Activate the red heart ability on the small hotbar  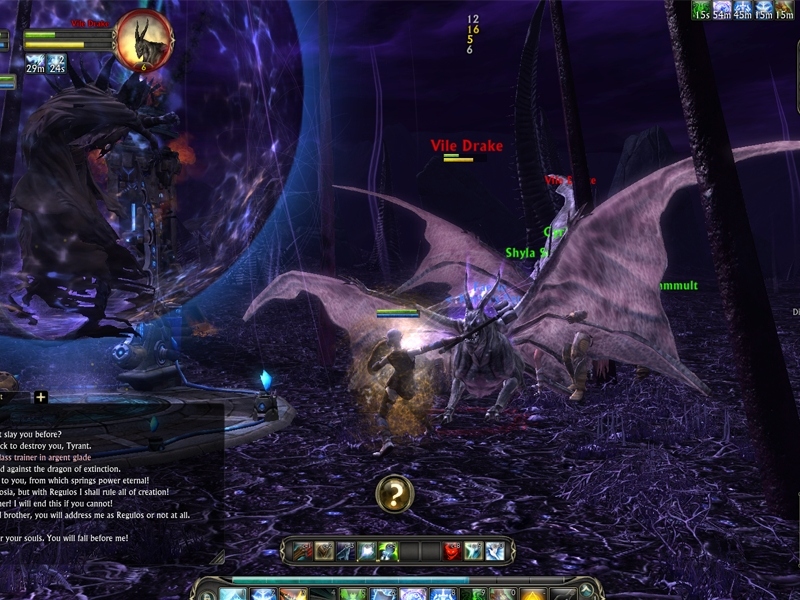coord(452,551)
